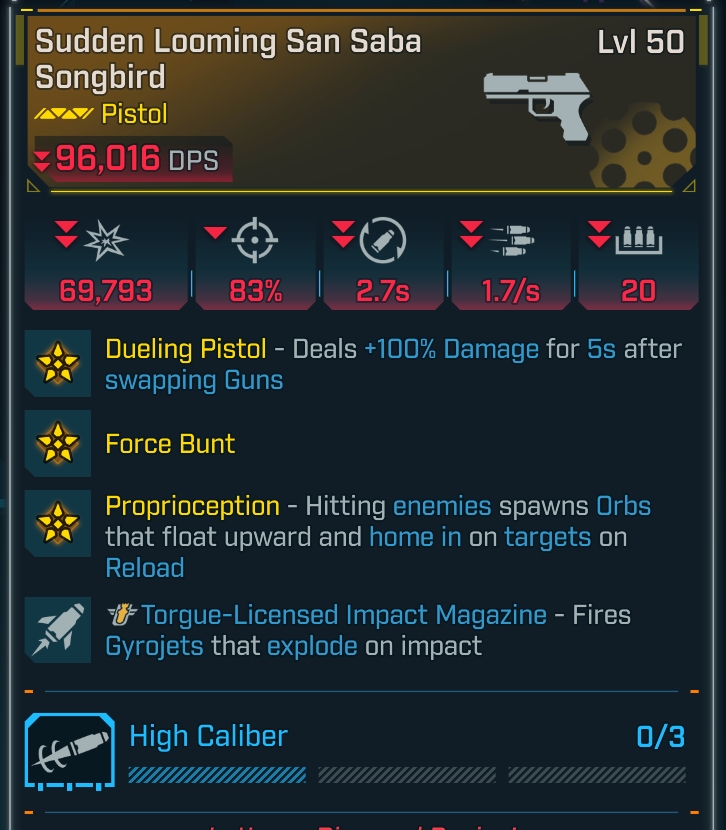Choose the Proprioception perk star icon
The image size is (726, 830).
58,523
